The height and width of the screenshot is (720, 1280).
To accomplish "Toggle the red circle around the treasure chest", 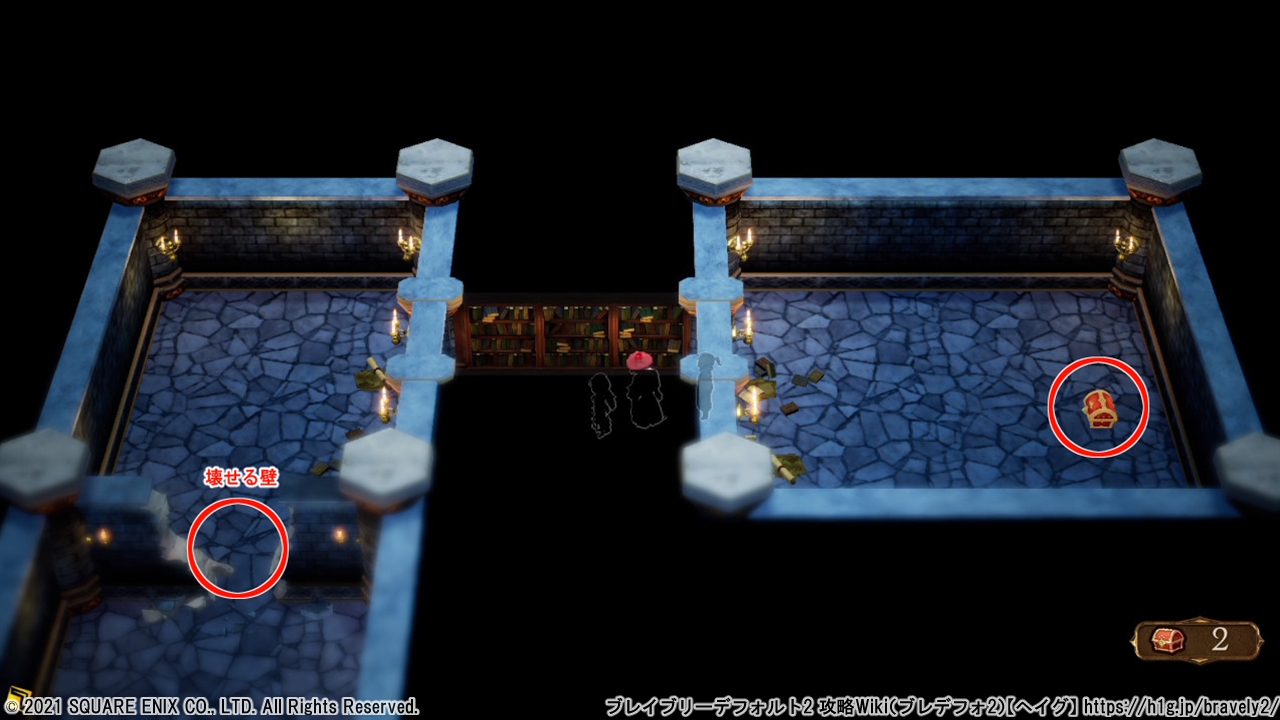I will click(x=1097, y=405).
